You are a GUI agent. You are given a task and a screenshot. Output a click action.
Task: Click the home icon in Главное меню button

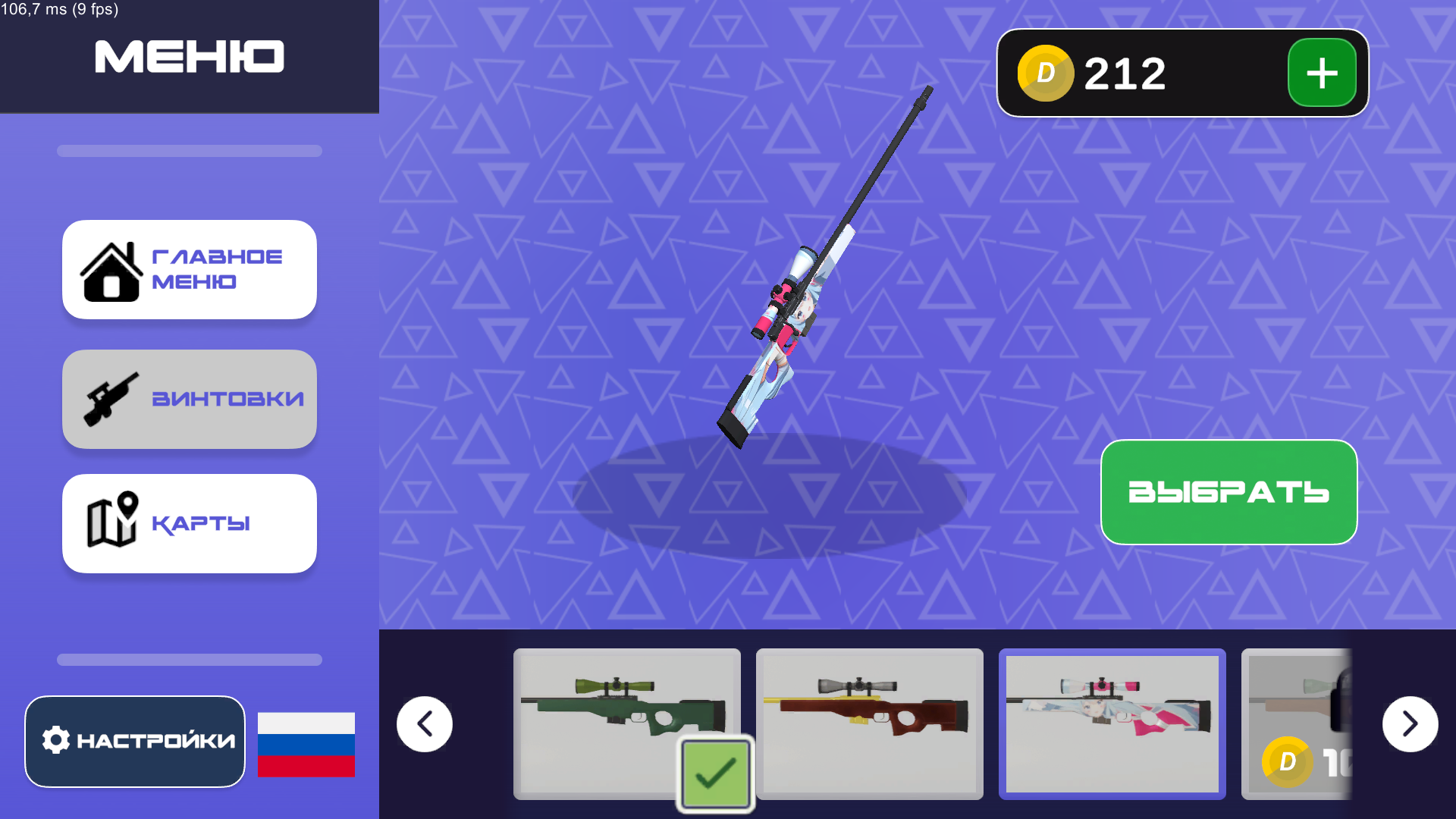coord(111,271)
